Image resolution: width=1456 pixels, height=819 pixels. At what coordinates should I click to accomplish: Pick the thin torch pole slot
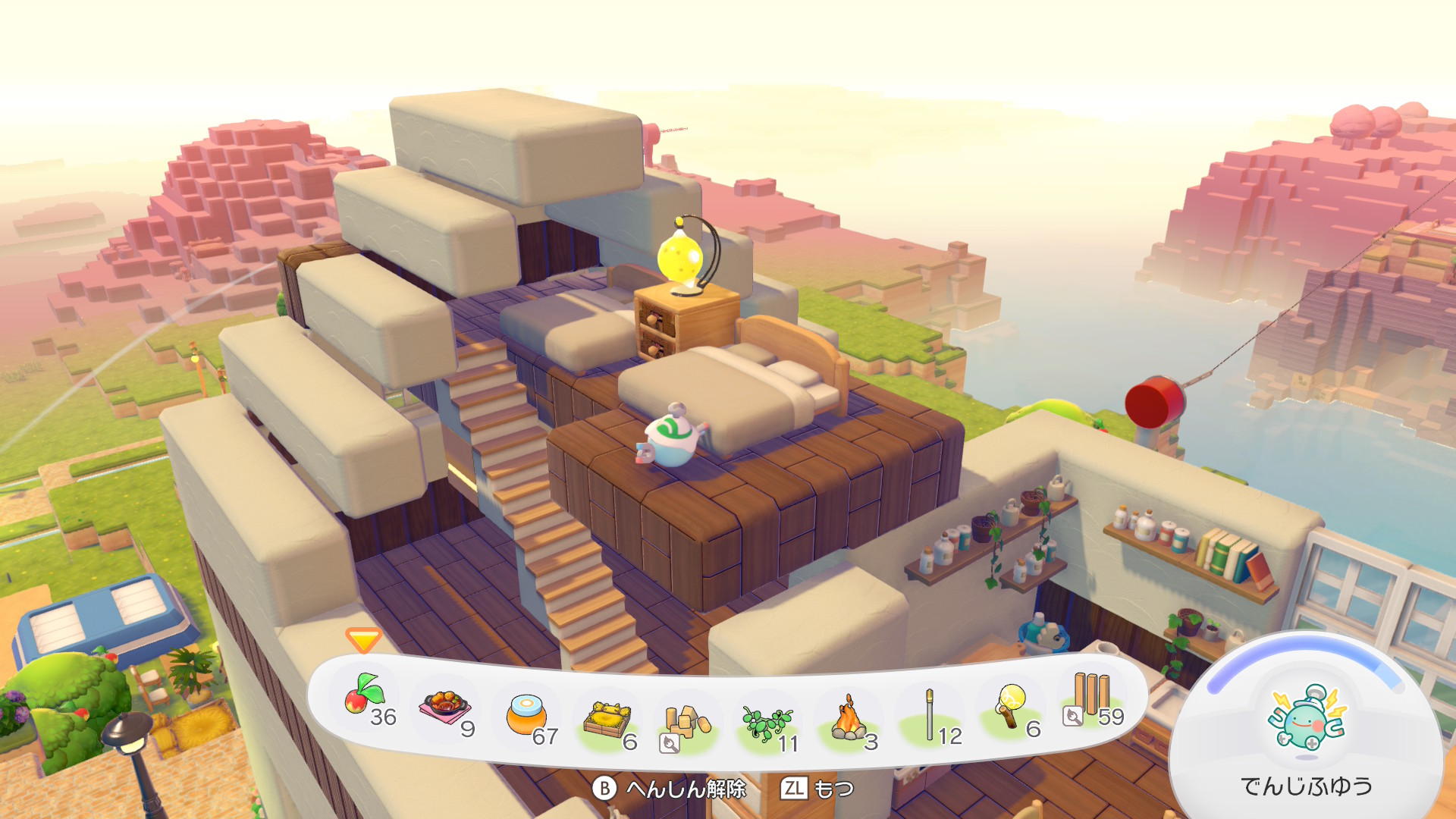[930, 715]
